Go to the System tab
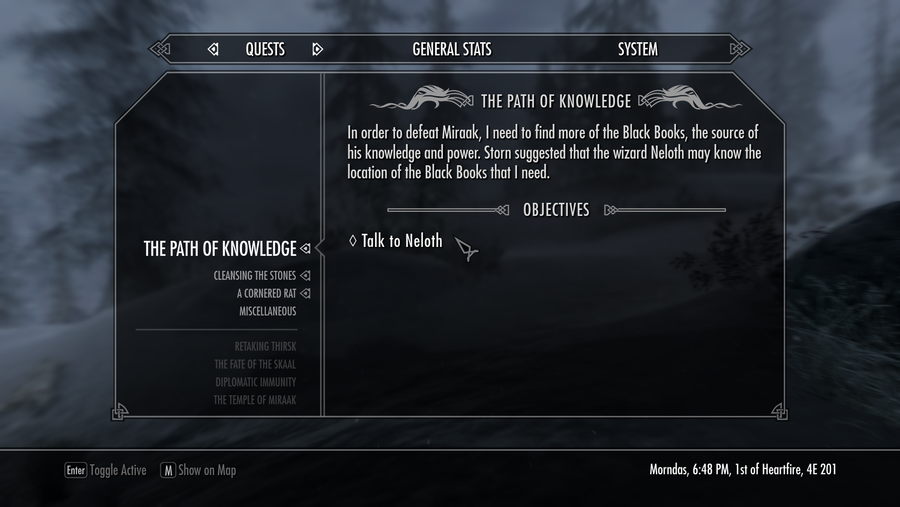 637,49
